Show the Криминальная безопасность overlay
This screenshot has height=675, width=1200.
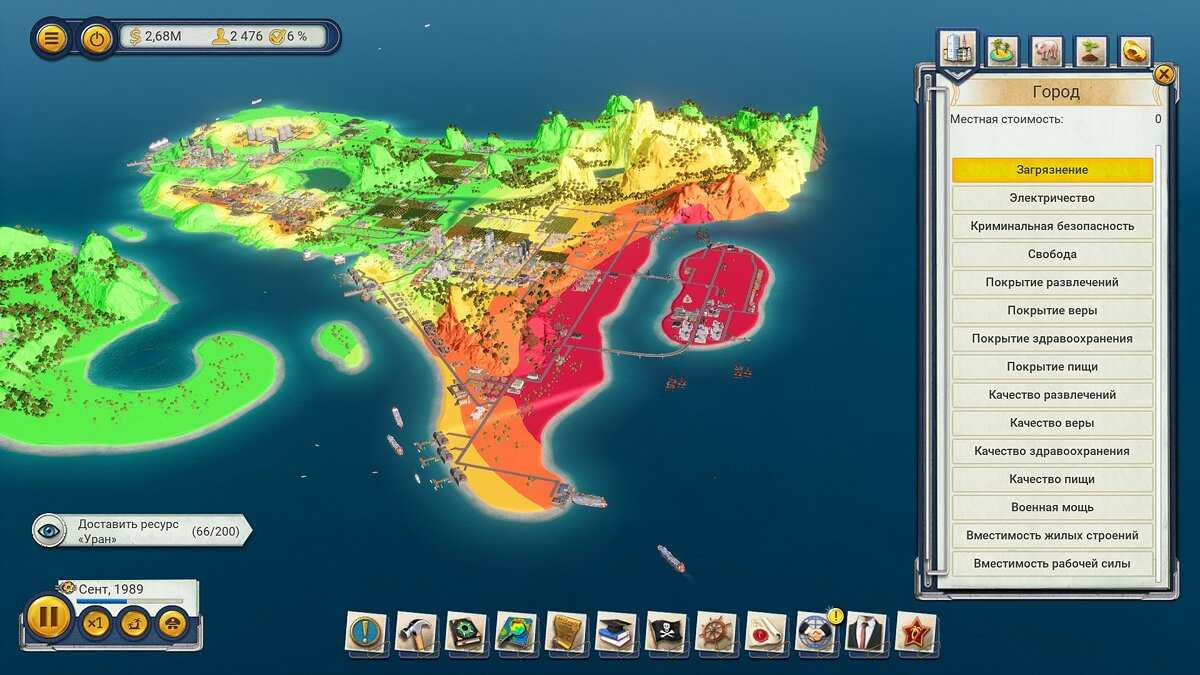point(1051,226)
